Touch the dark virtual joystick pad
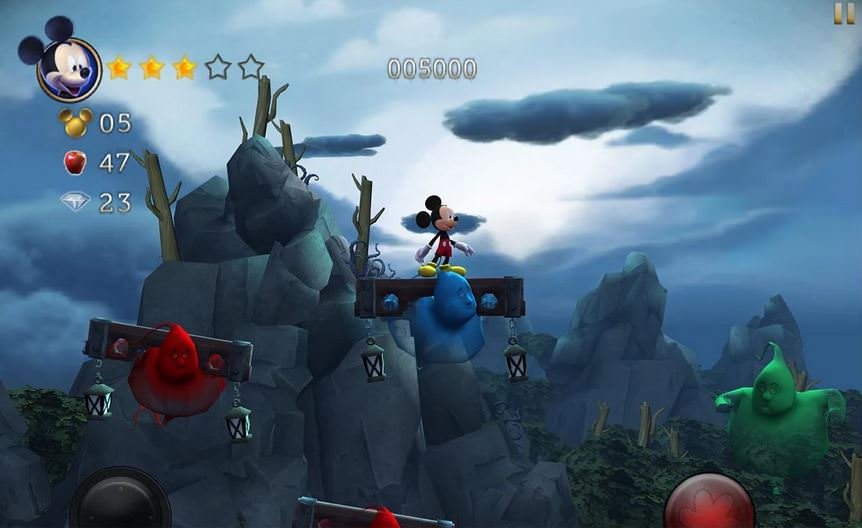The width and height of the screenshot is (862, 528). point(120,502)
